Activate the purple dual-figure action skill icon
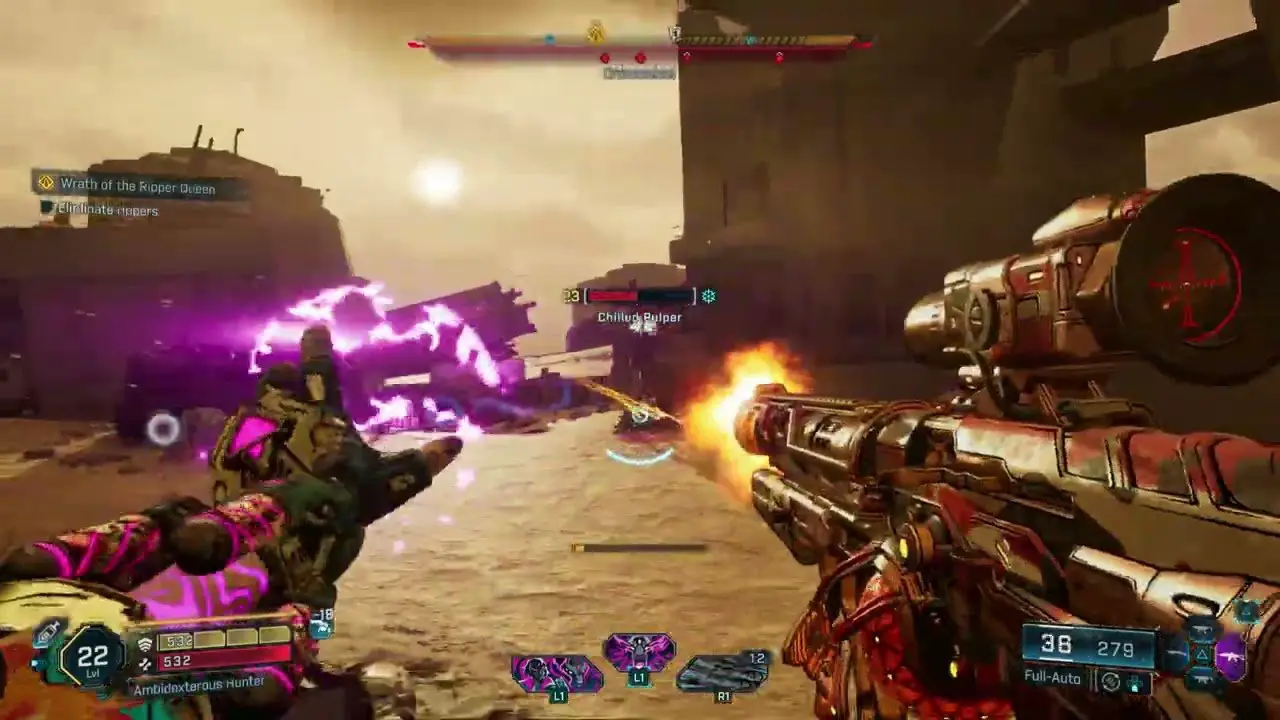This screenshot has width=1280, height=720. click(x=556, y=673)
